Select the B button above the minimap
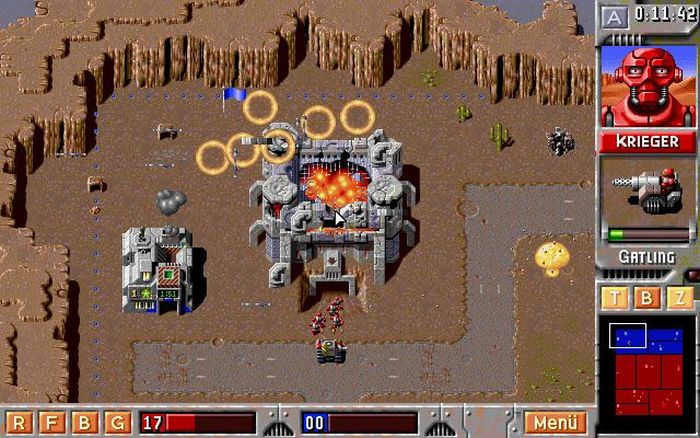This screenshot has width=700, height=438. (648, 297)
